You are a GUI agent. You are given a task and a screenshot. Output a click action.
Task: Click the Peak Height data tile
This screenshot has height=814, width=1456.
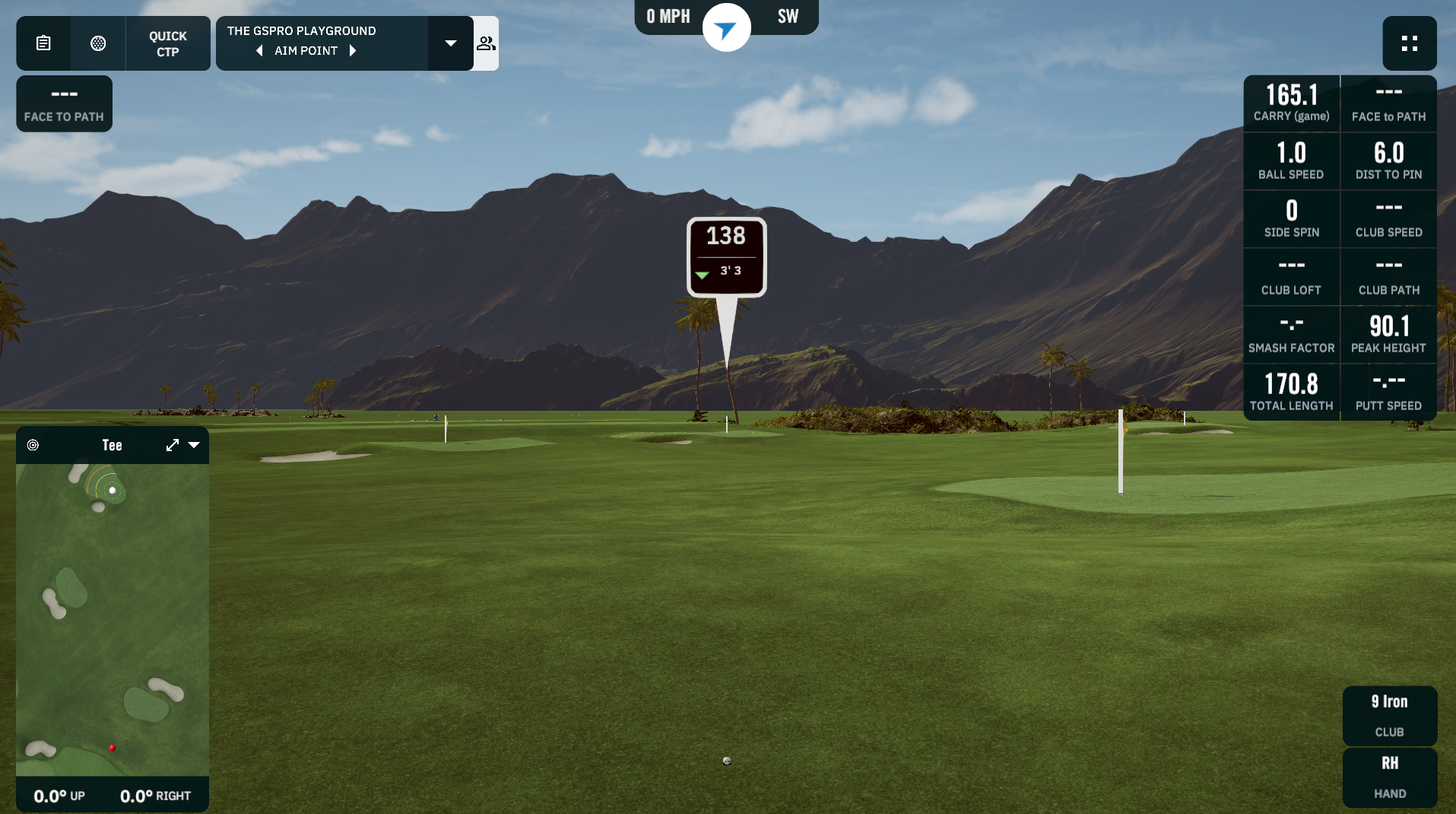pos(1388,335)
